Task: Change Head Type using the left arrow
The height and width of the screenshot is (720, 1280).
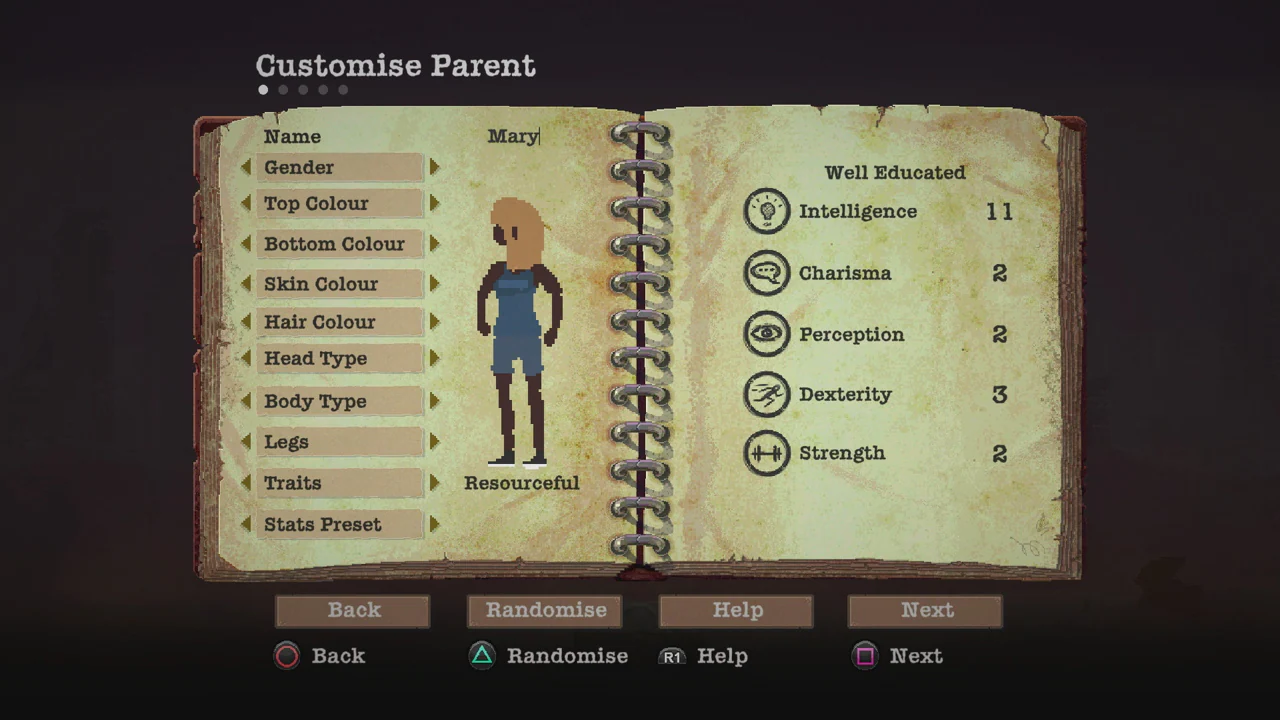Action: (x=247, y=358)
